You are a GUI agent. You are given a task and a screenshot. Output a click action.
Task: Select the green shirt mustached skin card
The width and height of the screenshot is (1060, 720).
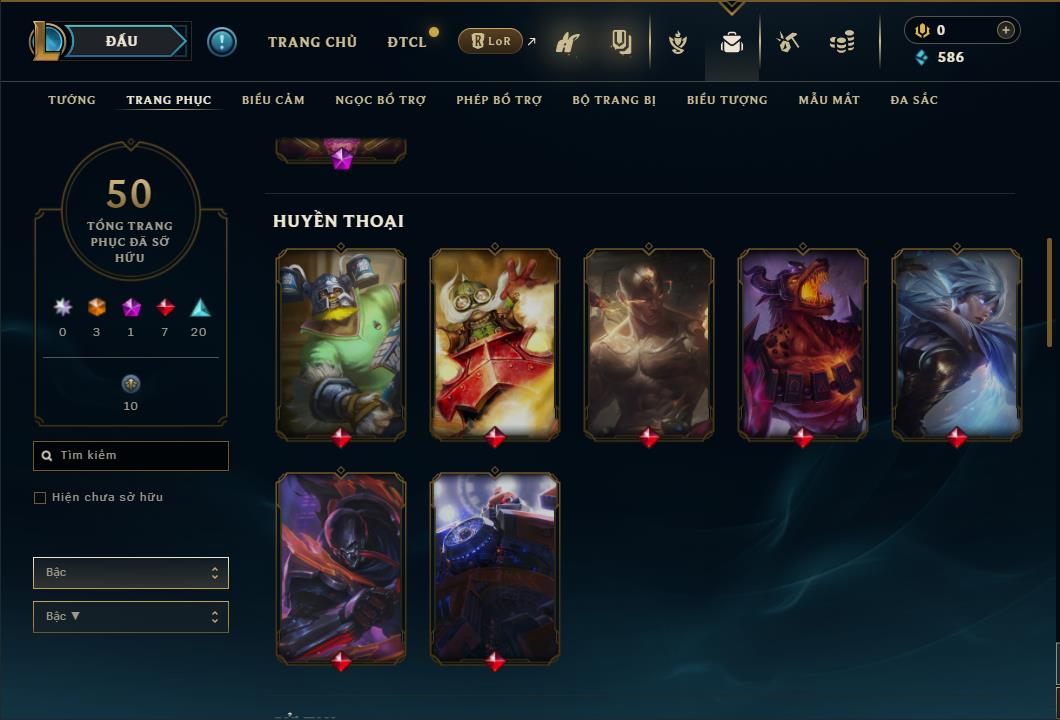341,343
